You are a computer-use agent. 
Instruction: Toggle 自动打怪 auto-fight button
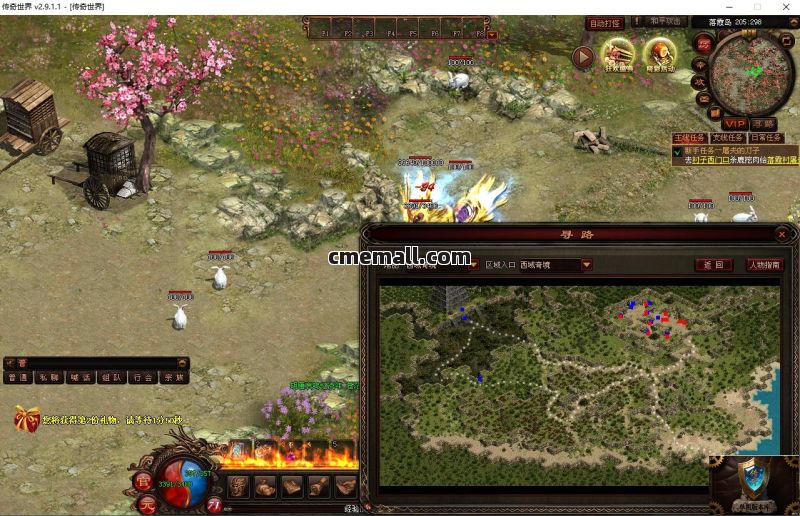tap(604, 23)
